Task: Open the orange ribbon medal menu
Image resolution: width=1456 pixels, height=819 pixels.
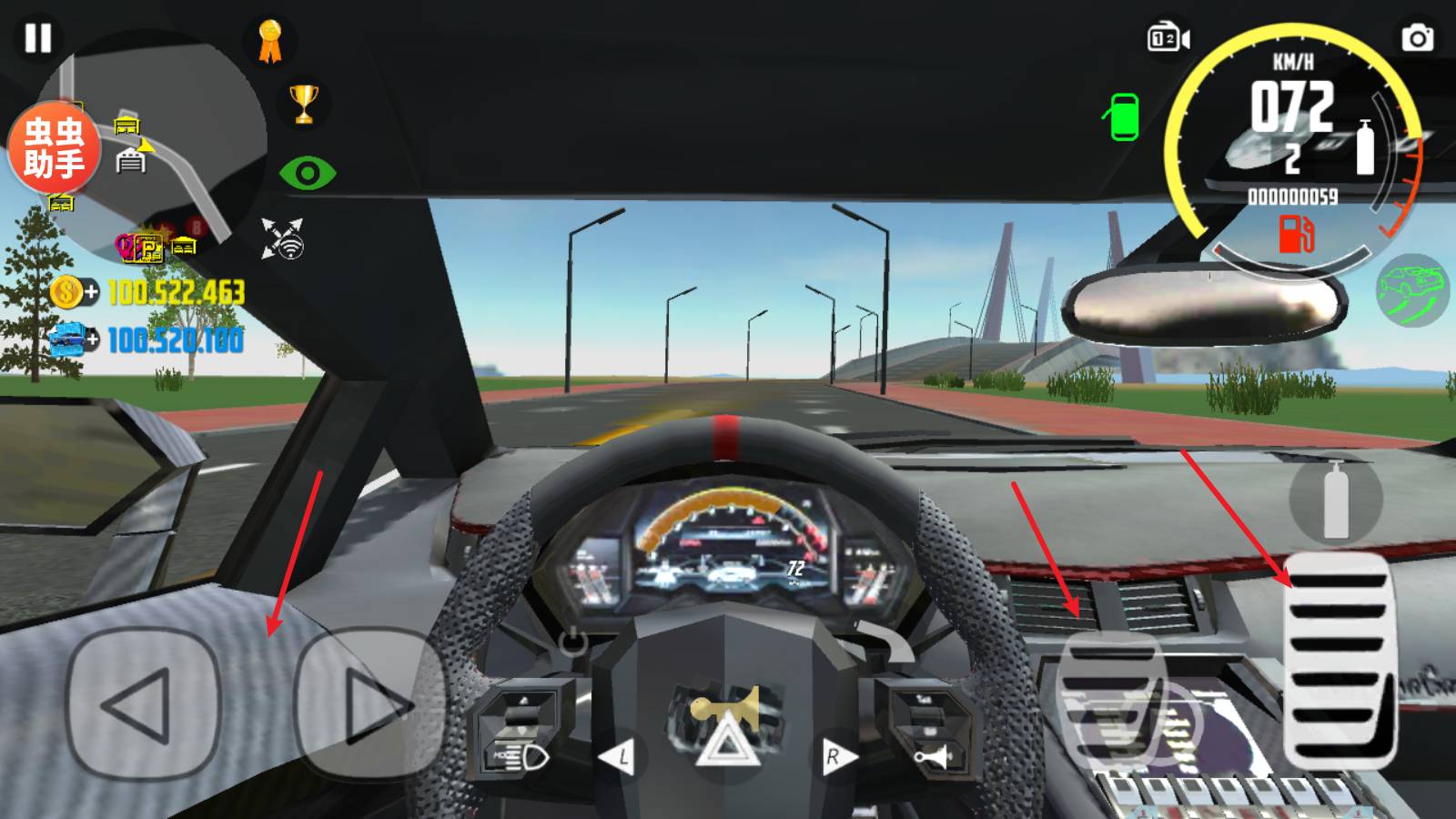Action: tap(269, 42)
